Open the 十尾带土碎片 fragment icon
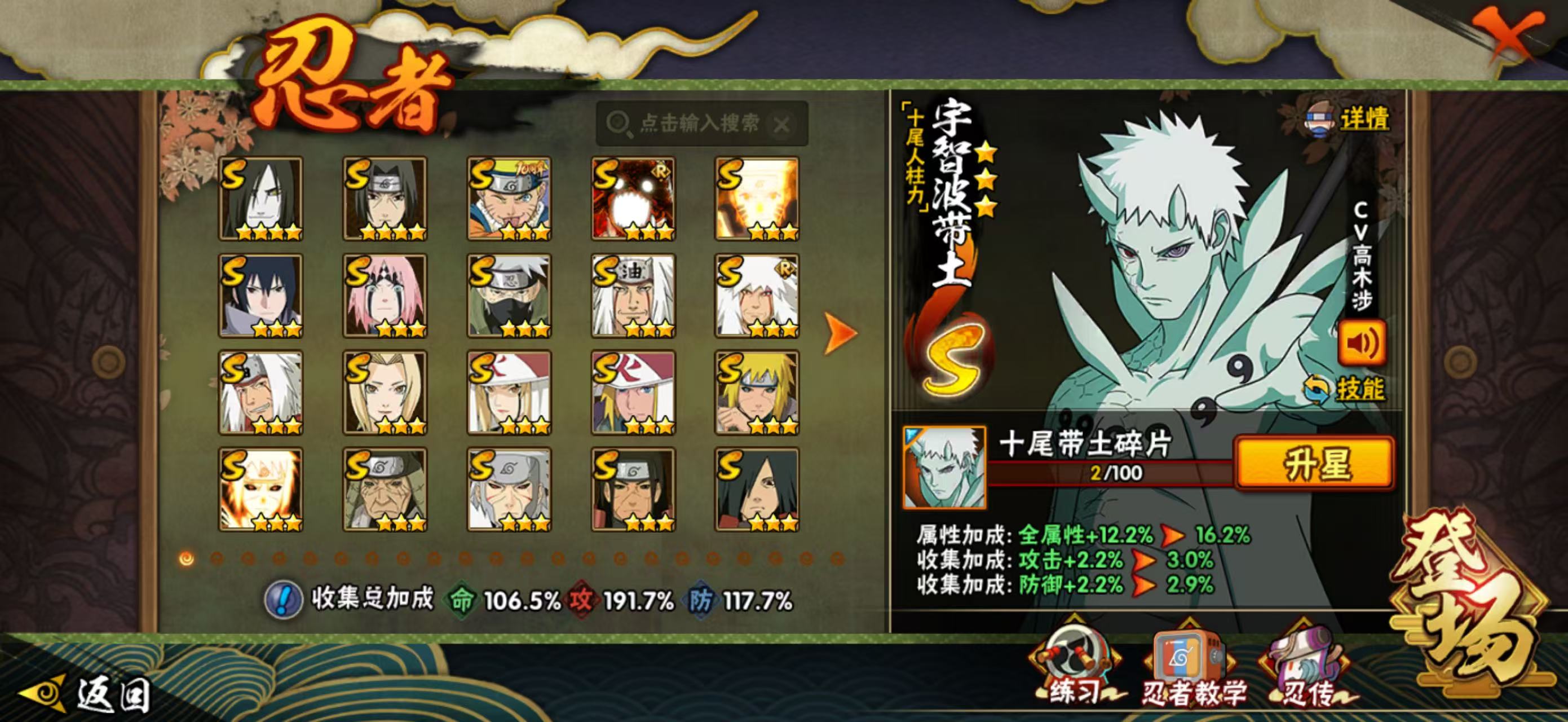1568x722 pixels. 944,468
